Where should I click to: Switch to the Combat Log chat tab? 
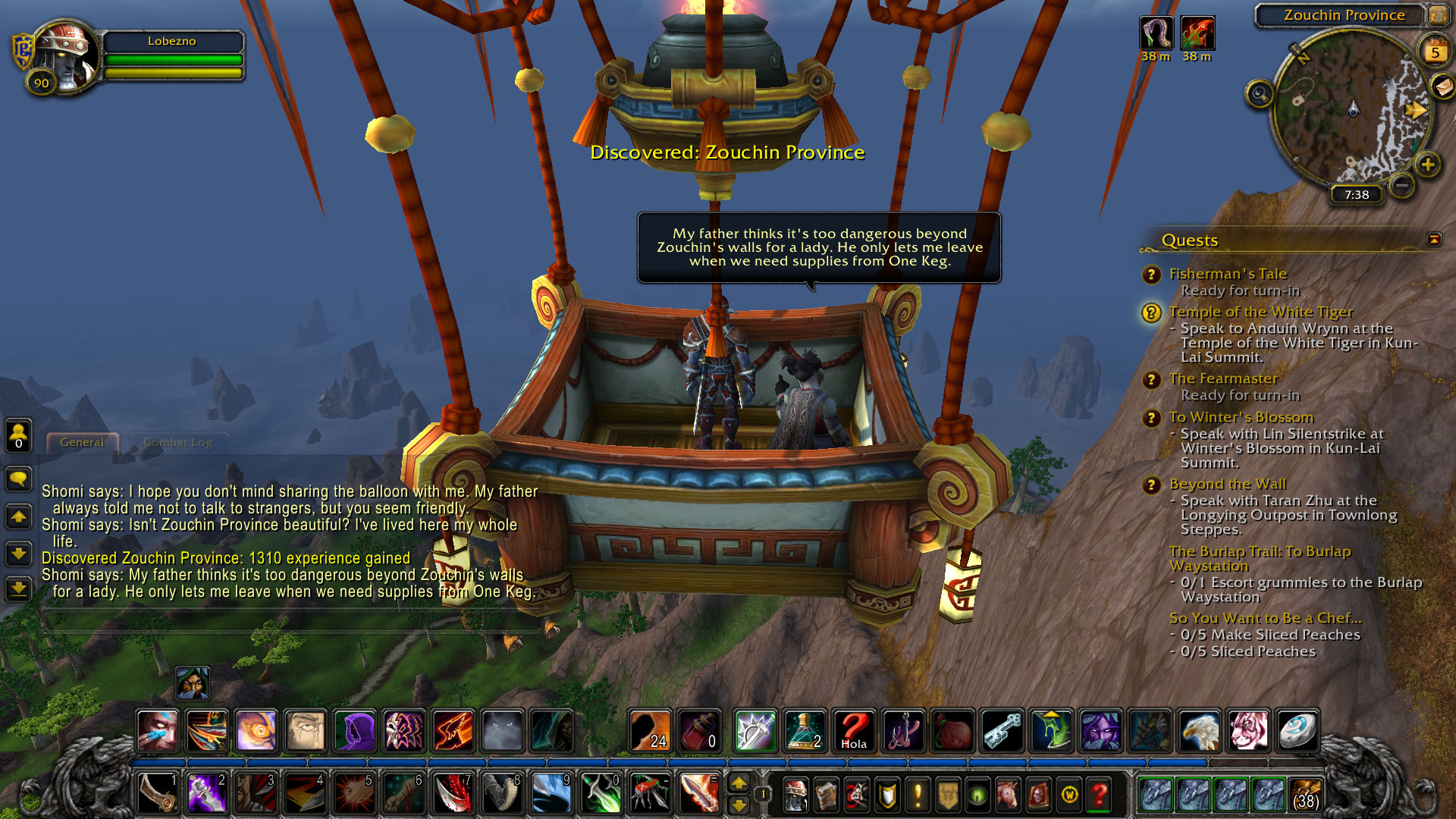177,443
